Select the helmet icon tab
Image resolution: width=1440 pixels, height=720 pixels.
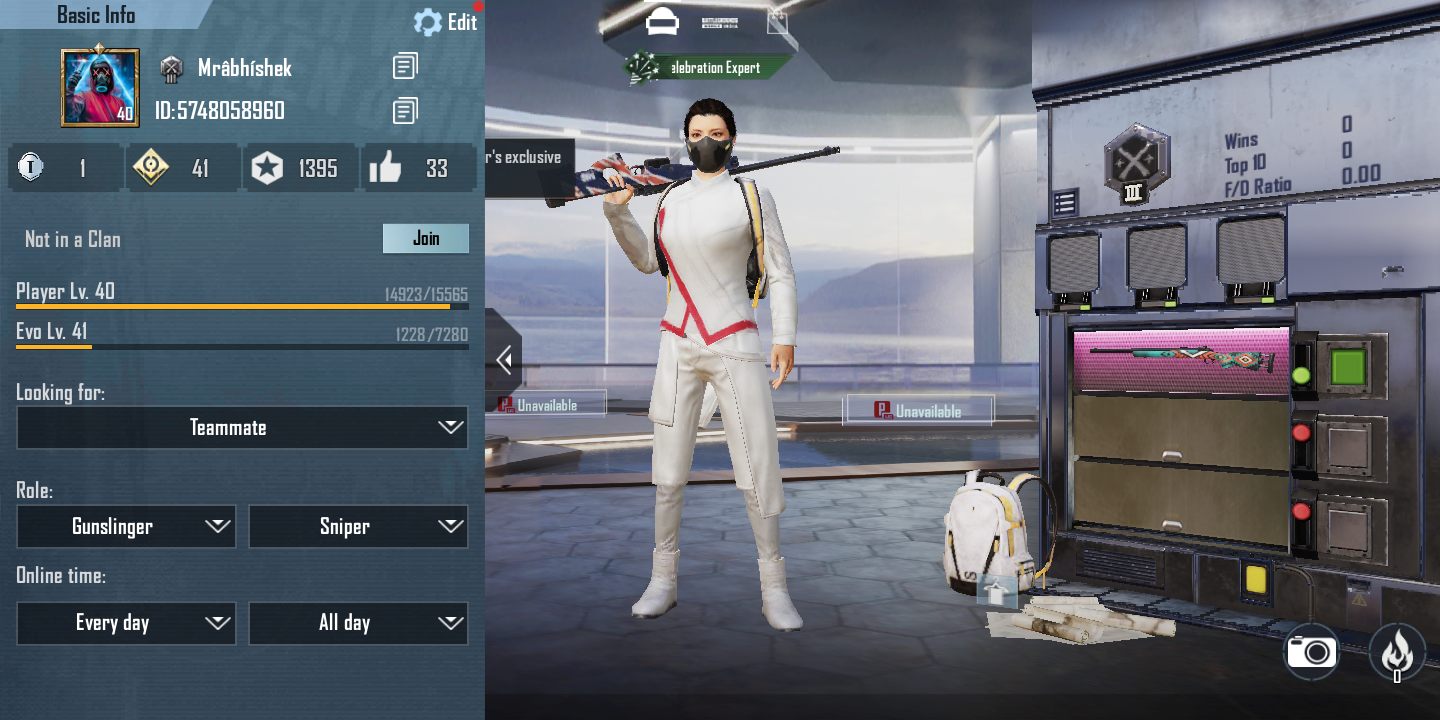coord(662,21)
